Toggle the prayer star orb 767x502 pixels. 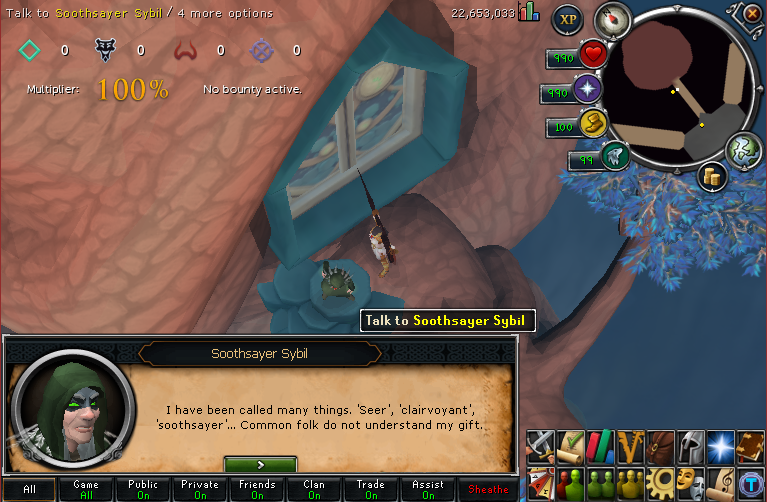tap(587, 92)
